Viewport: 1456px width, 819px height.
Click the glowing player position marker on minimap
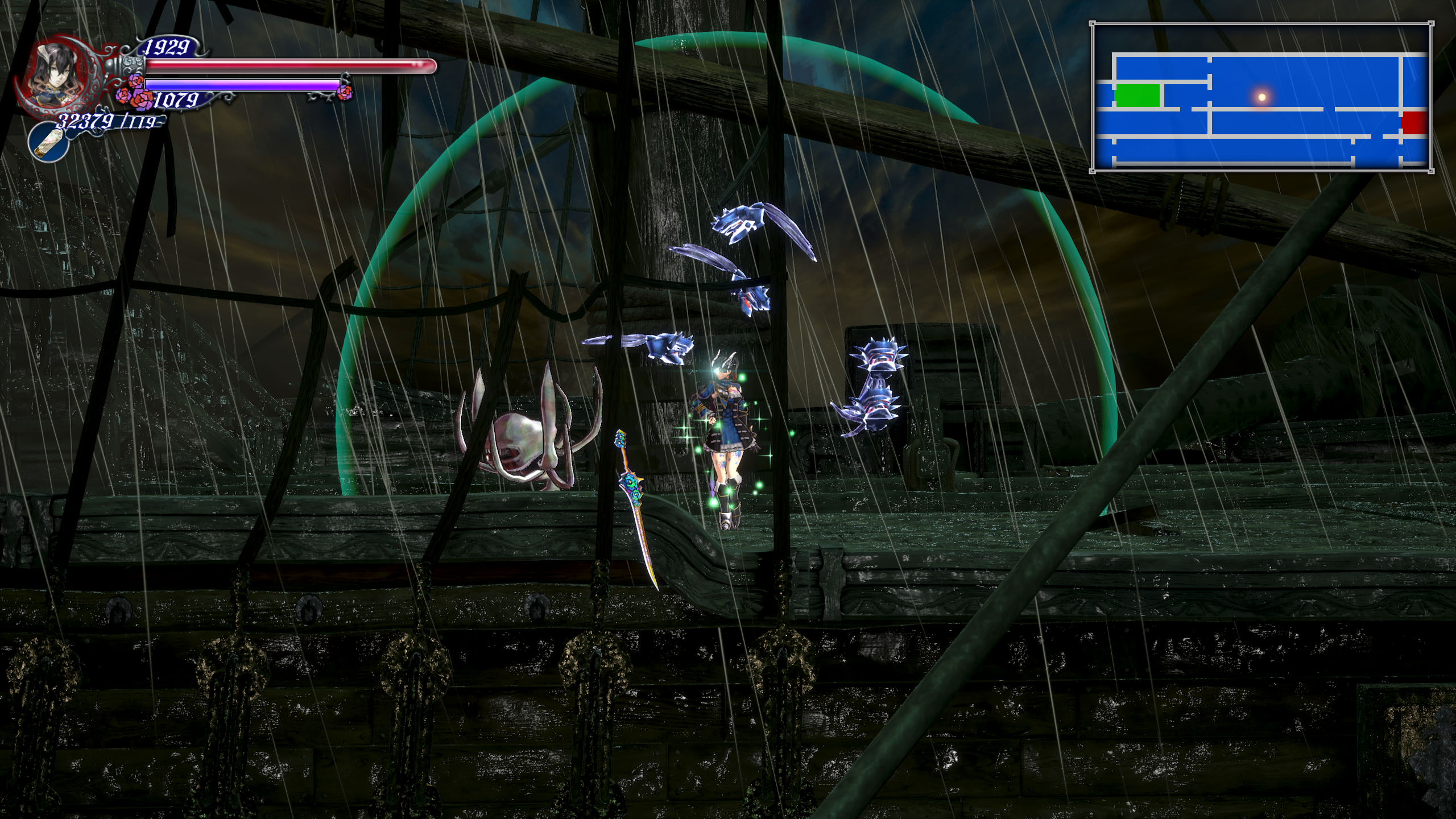(1261, 97)
